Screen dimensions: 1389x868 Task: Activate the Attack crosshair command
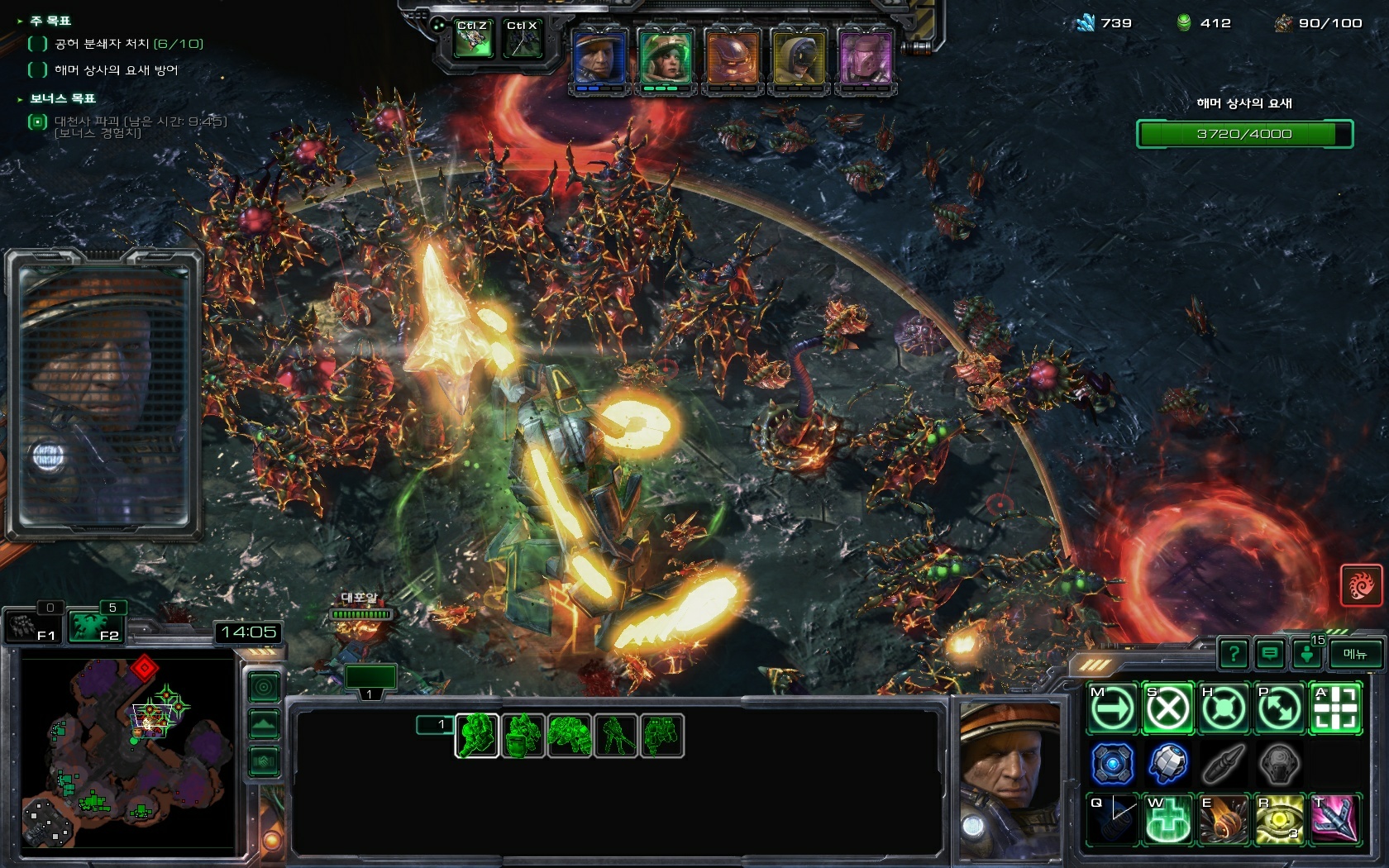pyautogui.click(x=1334, y=708)
